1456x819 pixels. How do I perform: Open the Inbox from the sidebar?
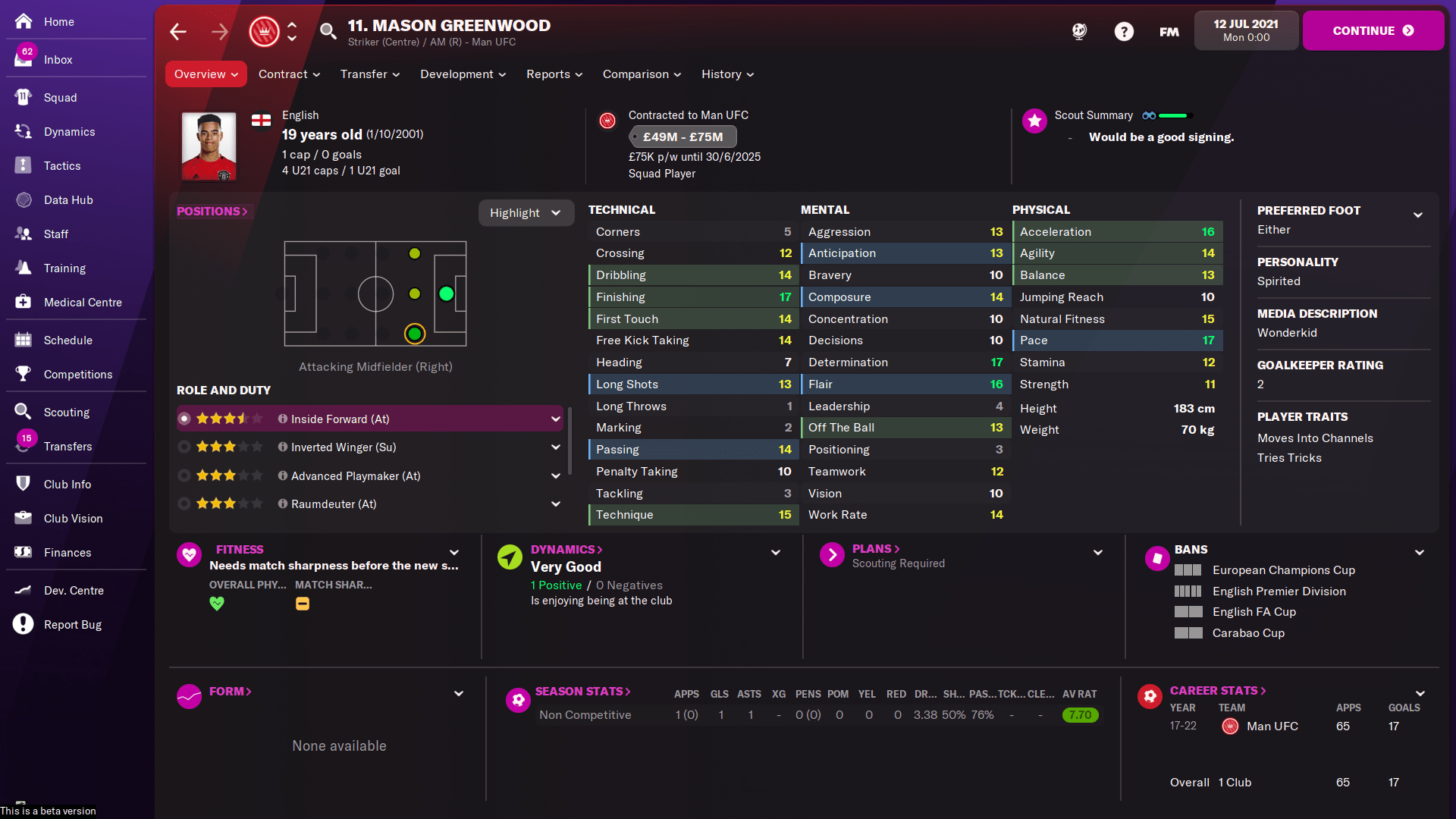[x=57, y=59]
